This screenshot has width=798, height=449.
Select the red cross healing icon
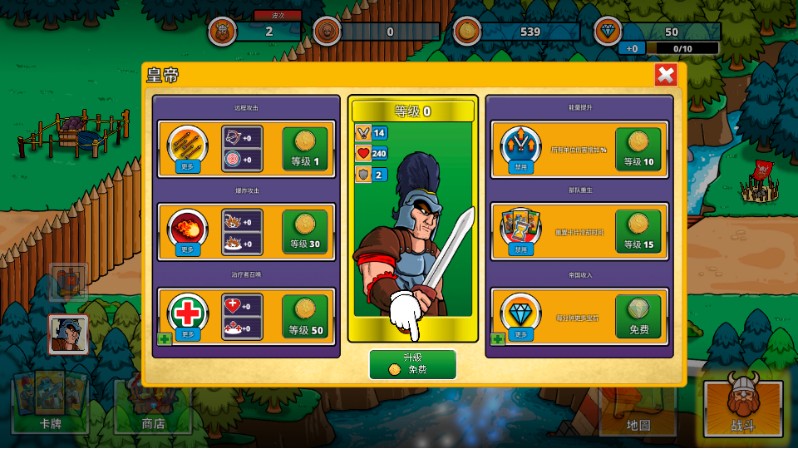[187, 311]
